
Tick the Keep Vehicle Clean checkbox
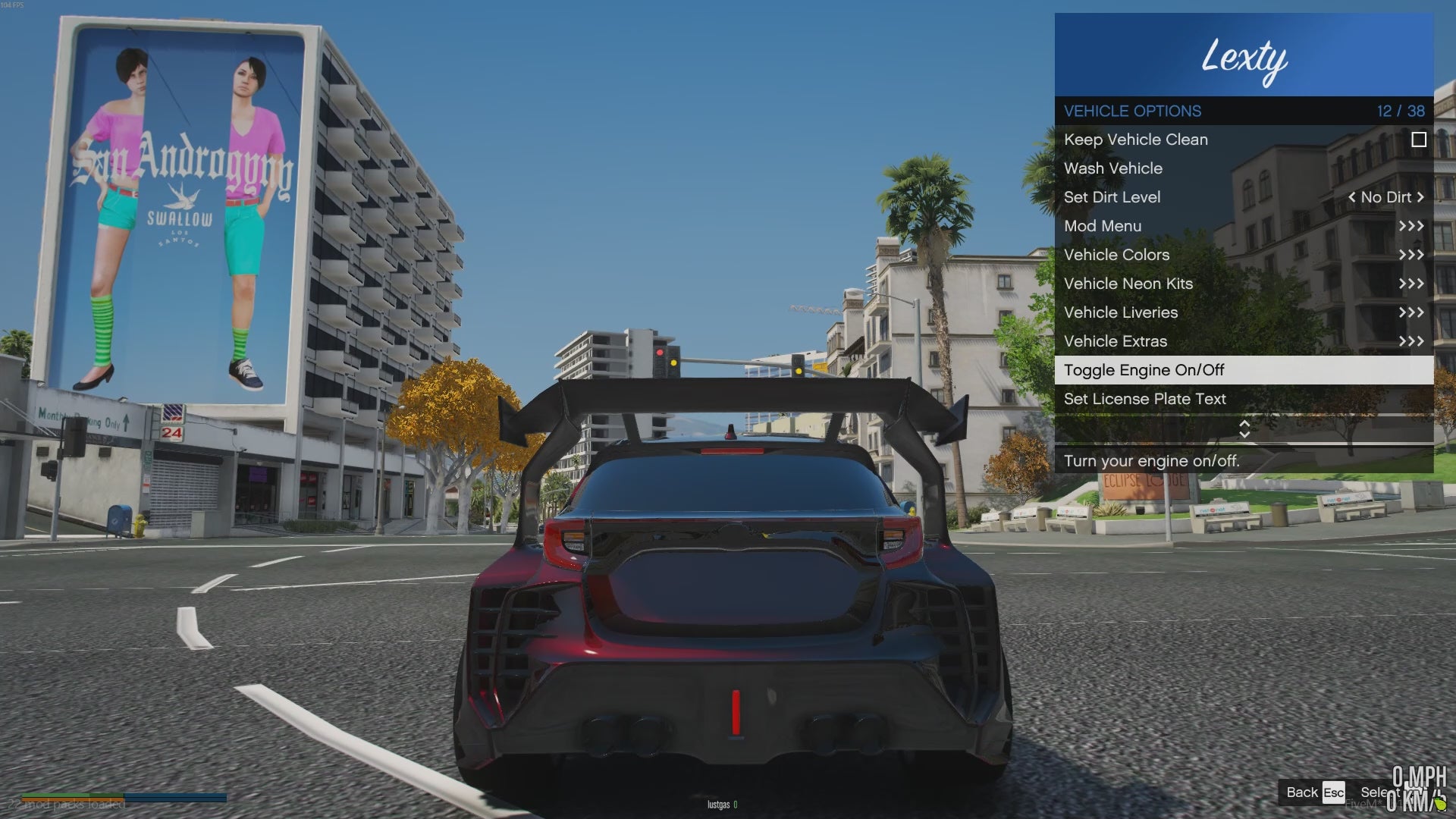(x=1418, y=140)
